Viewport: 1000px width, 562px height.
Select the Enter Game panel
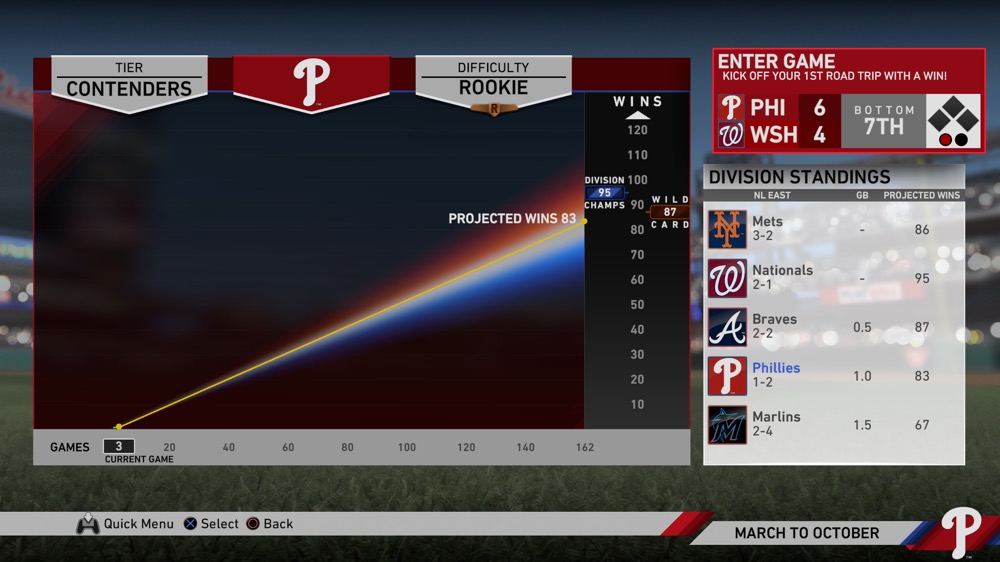(848, 100)
